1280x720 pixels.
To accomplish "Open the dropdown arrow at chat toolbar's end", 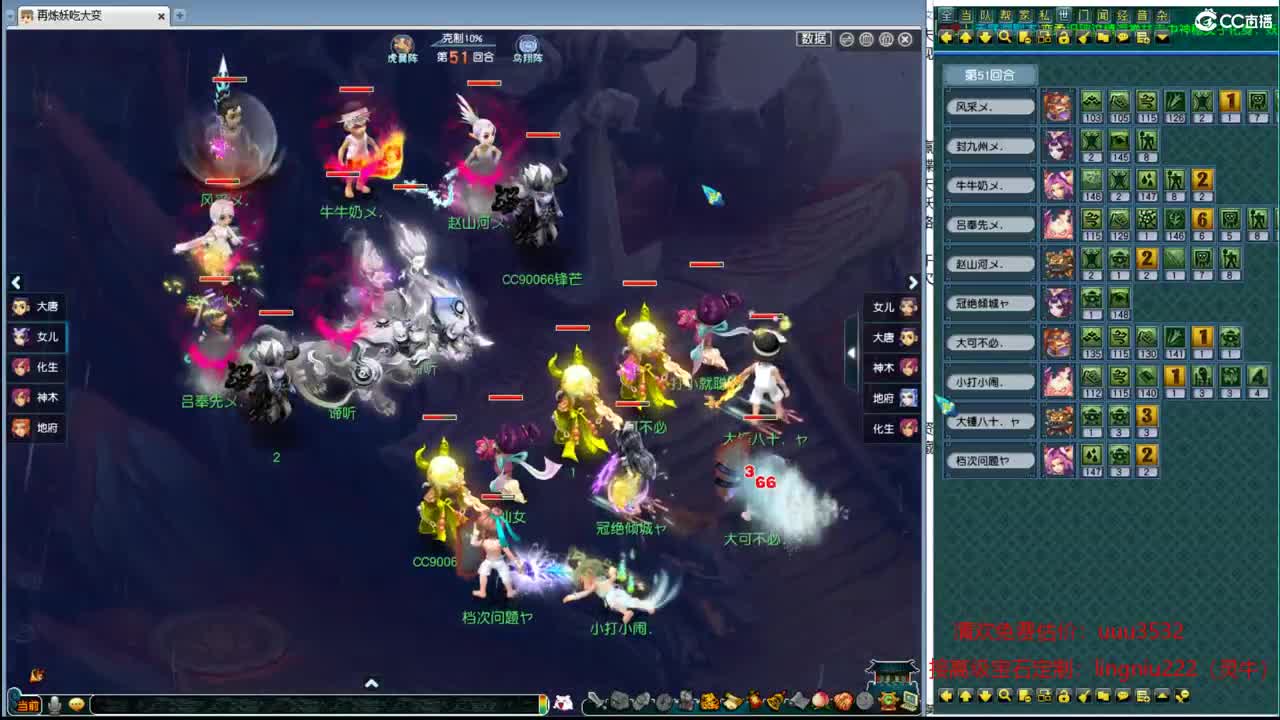I will tap(1161, 38).
